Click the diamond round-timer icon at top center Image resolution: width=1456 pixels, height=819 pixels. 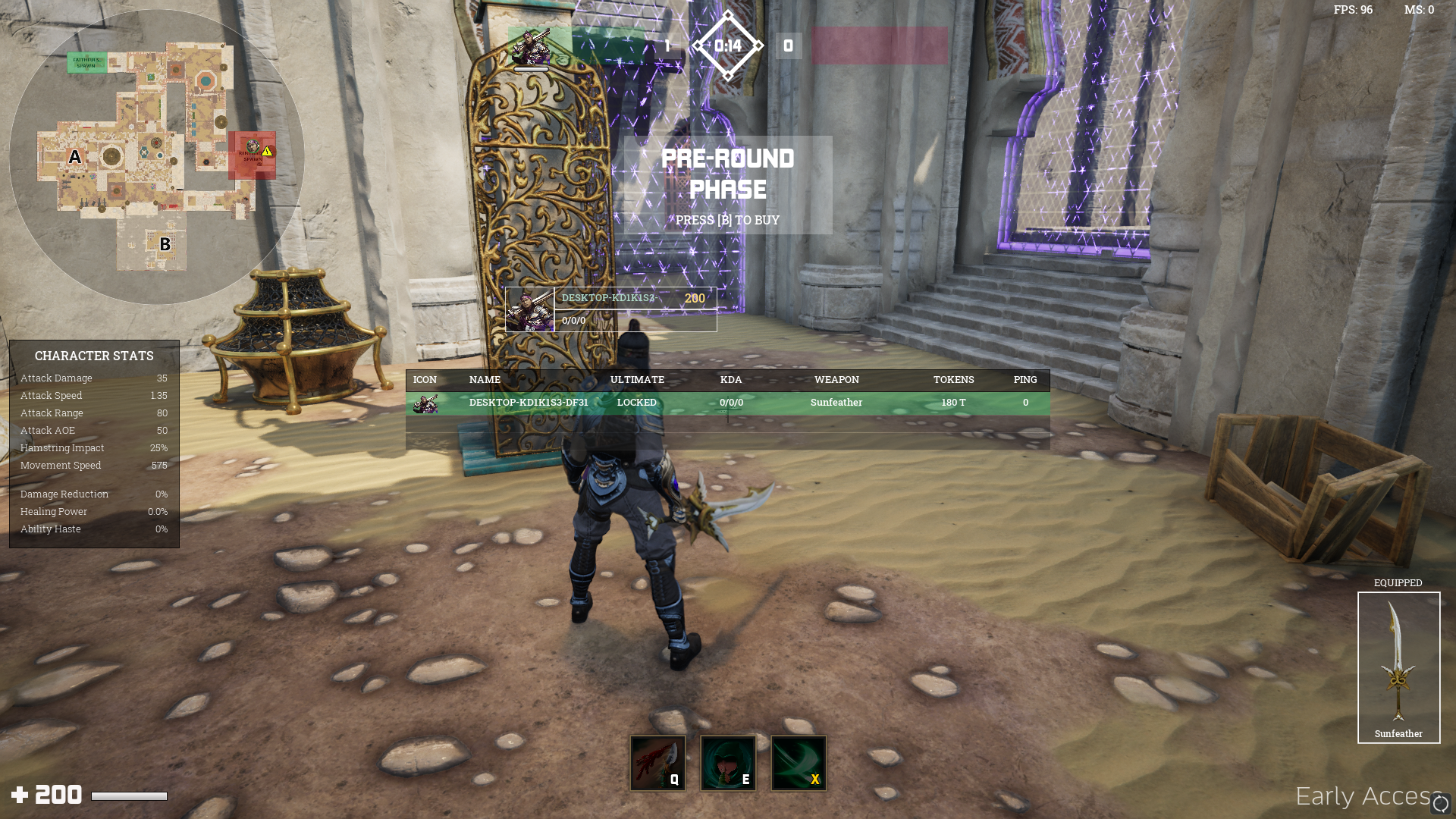[x=728, y=45]
